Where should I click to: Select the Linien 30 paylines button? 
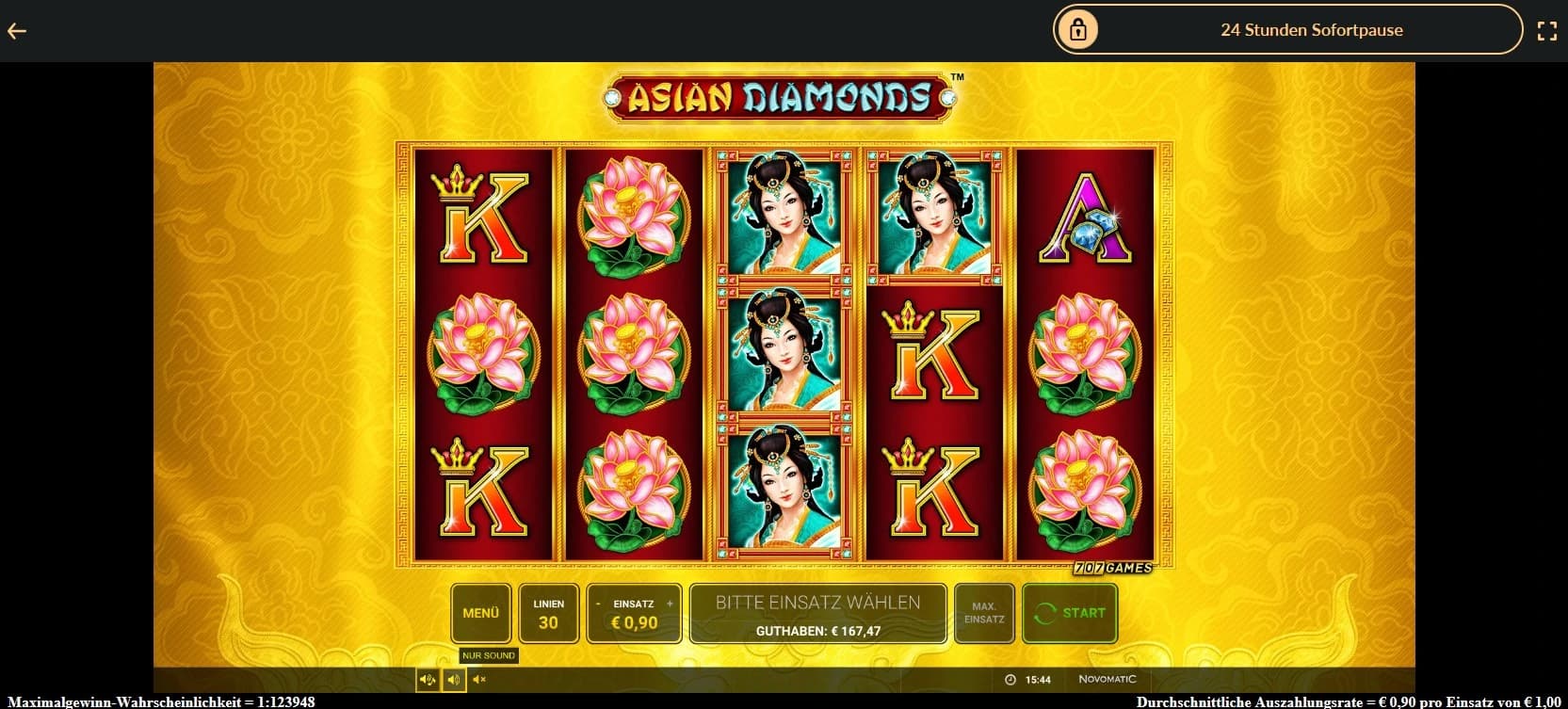[x=548, y=613]
